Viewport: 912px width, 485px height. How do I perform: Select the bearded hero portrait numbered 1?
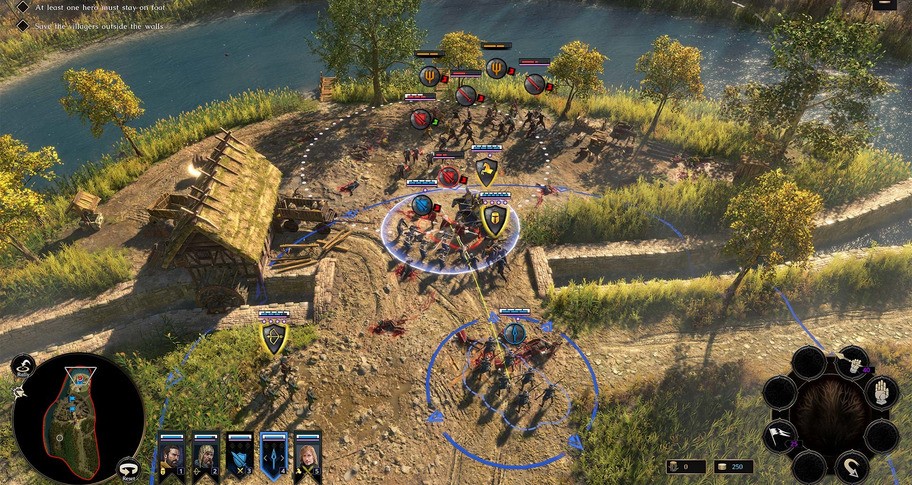tap(171, 457)
